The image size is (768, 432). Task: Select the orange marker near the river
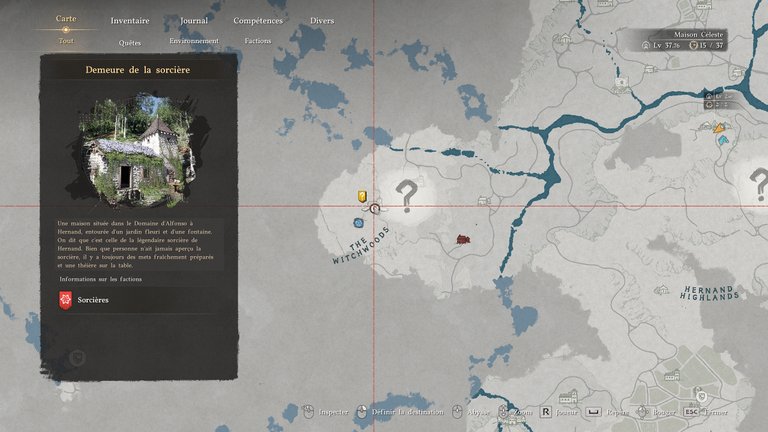[718, 128]
